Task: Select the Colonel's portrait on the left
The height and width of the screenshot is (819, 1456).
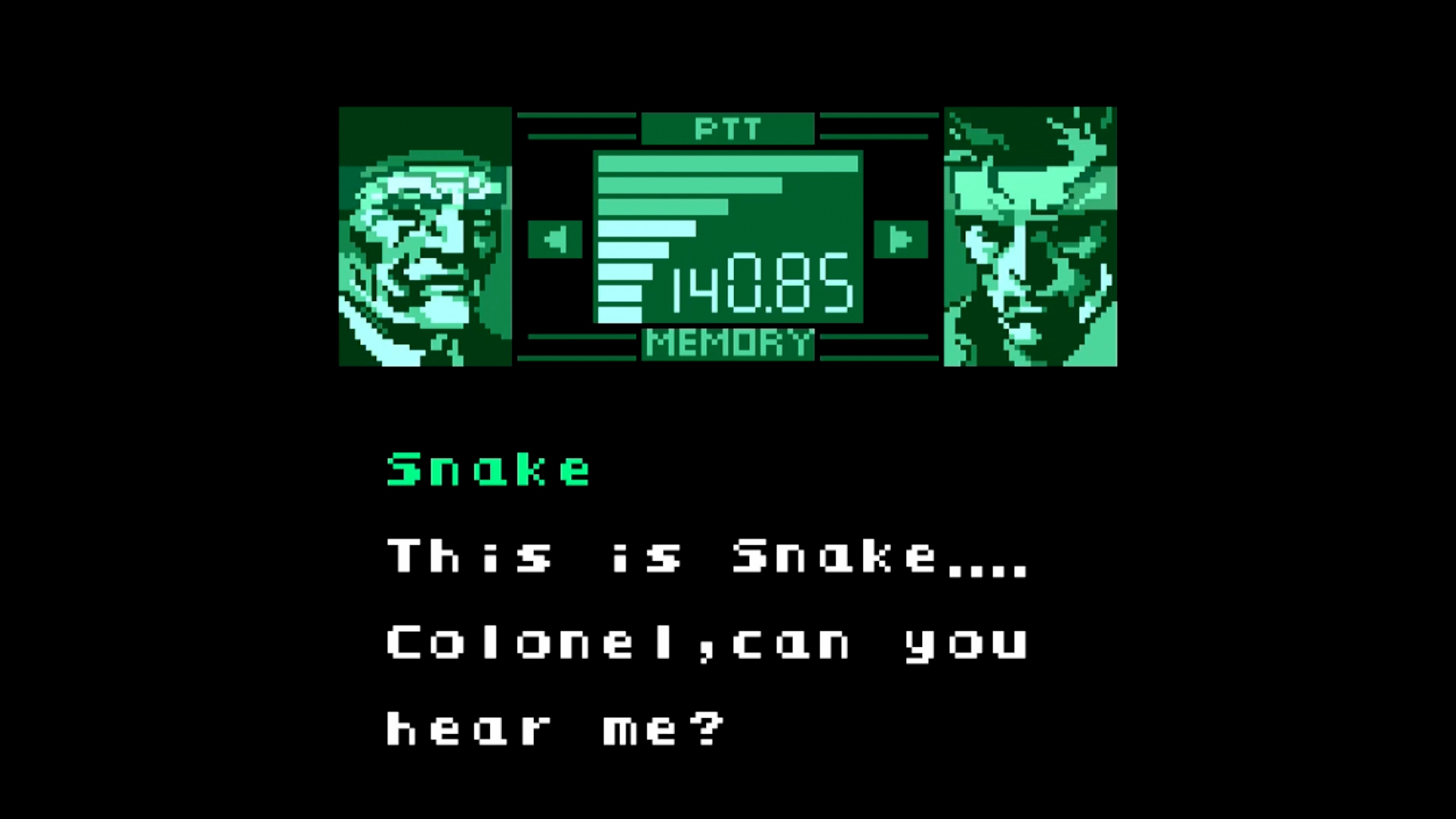Action: [425, 237]
